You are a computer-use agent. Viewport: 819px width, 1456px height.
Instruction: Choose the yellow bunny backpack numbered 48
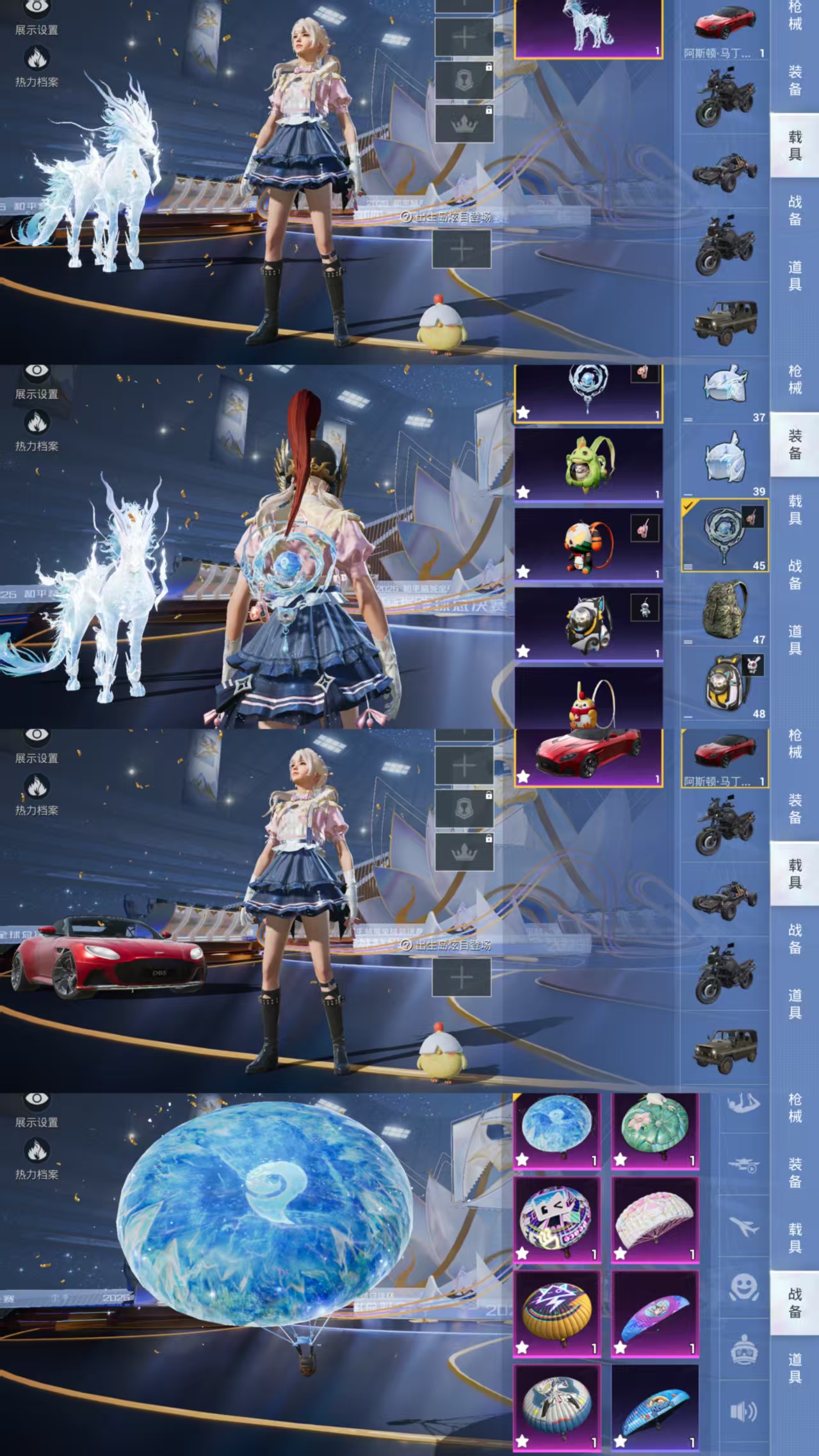tap(725, 684)
